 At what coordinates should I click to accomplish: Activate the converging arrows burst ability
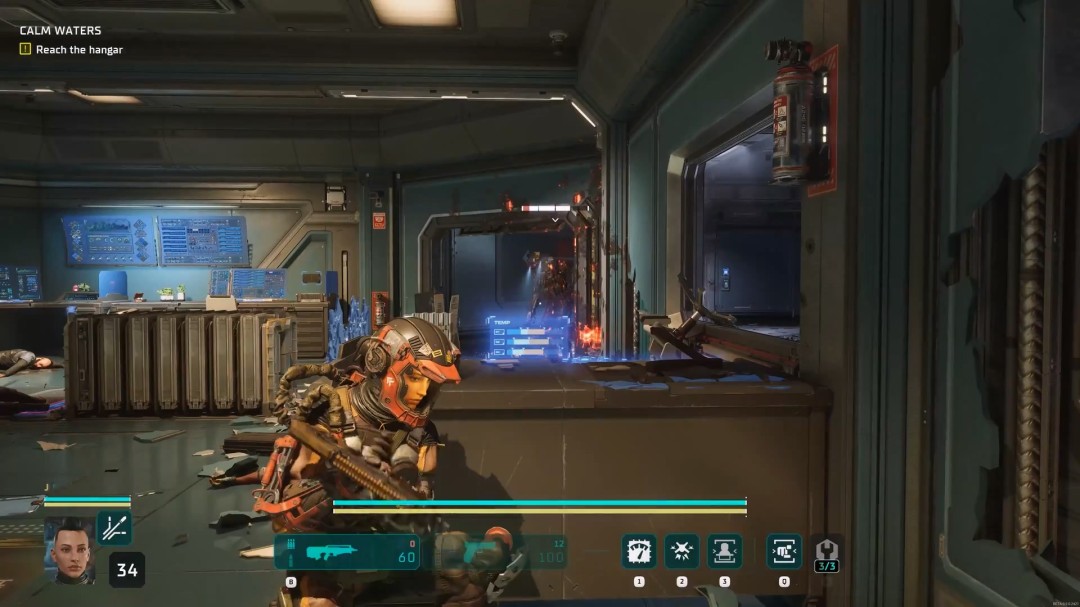tap(682, 551)
